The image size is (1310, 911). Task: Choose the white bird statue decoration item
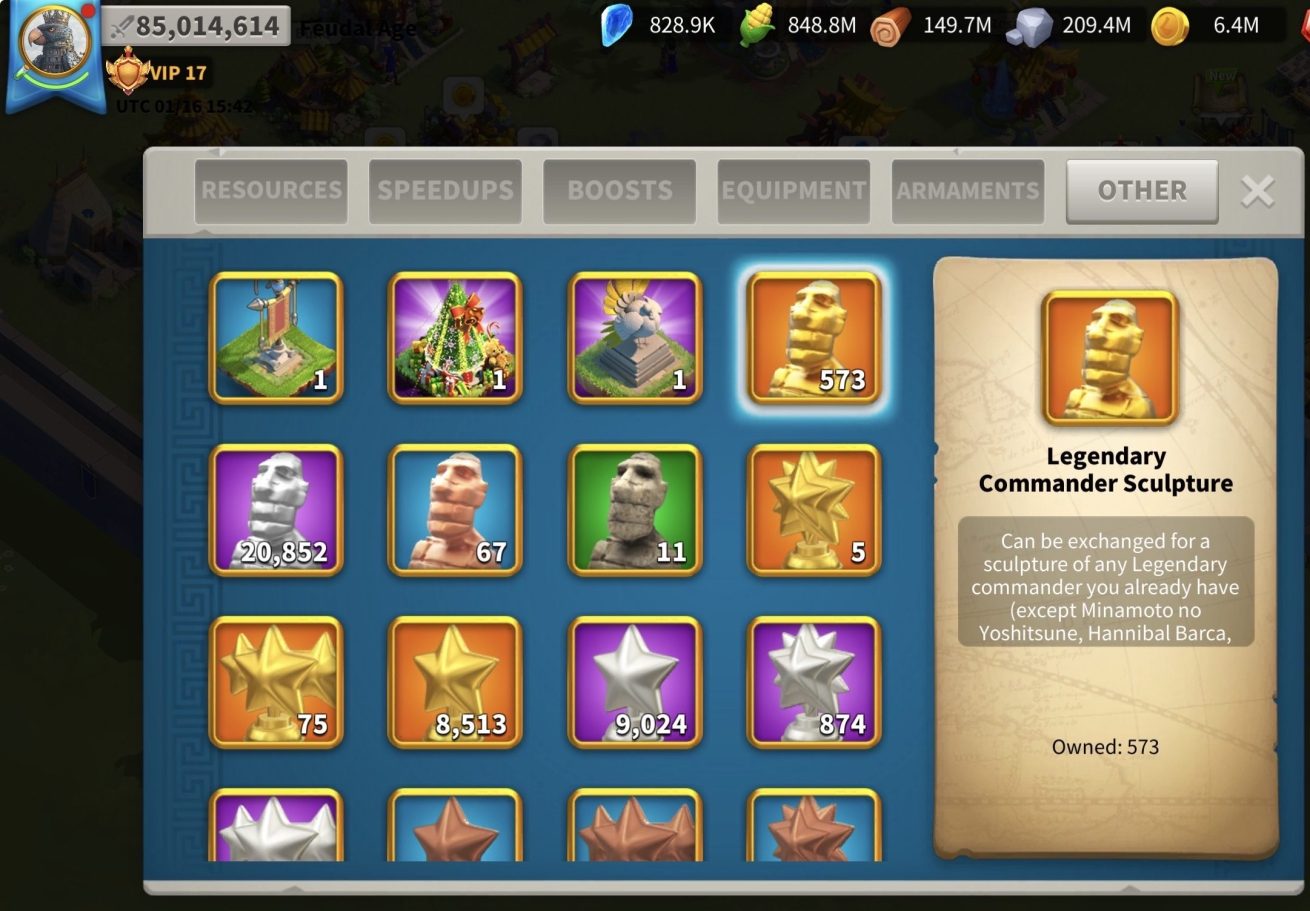(635, 338)
